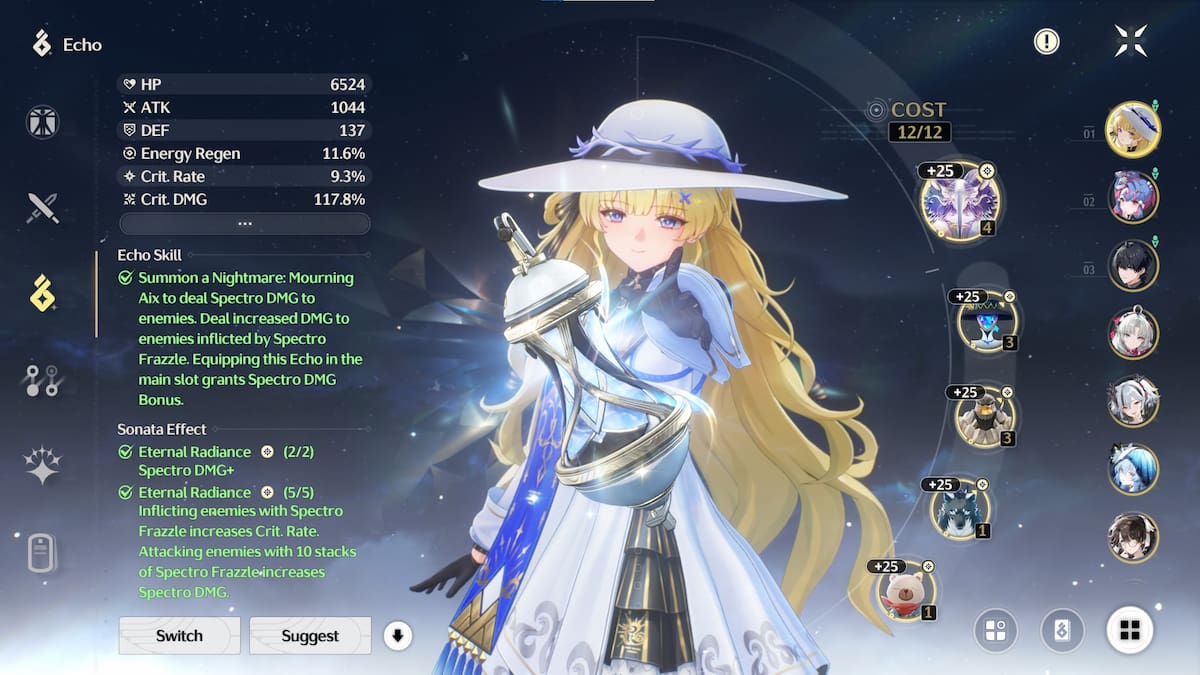Choose the blonde white-hat character portrait
Image resolution: width=1200 pixels, height=675 pixels.
pyautogui.click(x=1132, y=129)
